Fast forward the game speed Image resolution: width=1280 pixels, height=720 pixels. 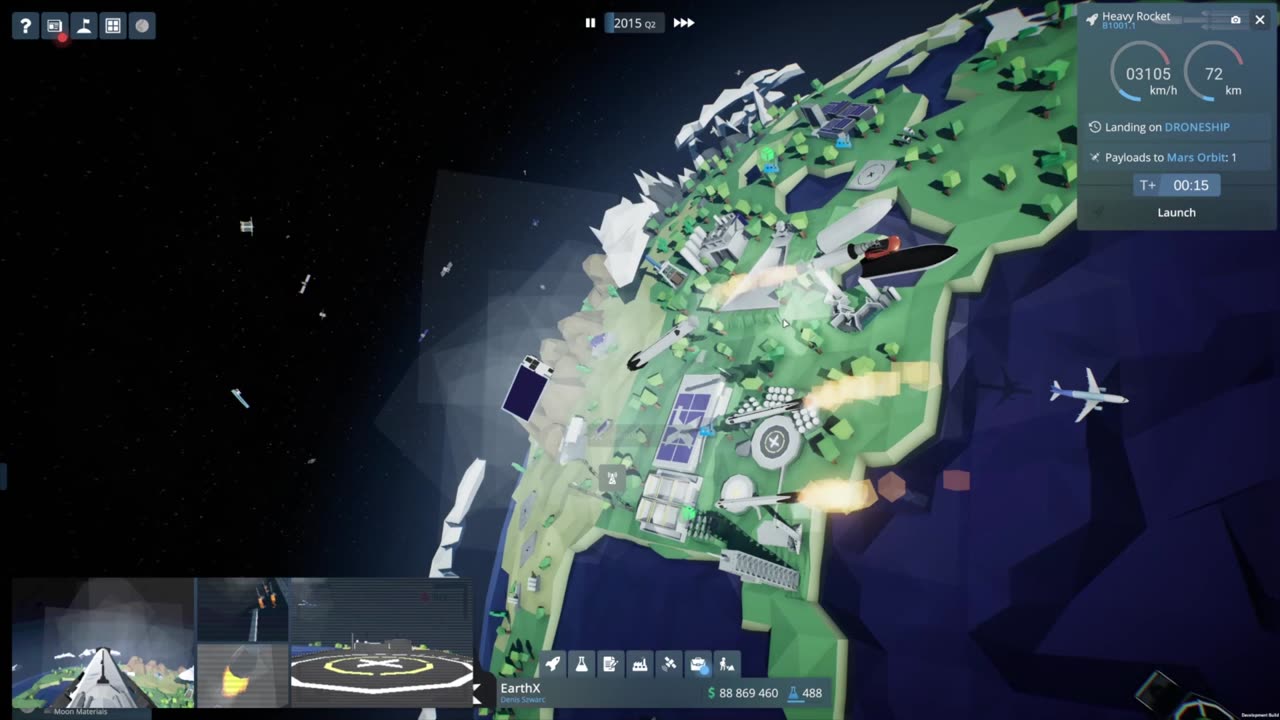point(684,23)
